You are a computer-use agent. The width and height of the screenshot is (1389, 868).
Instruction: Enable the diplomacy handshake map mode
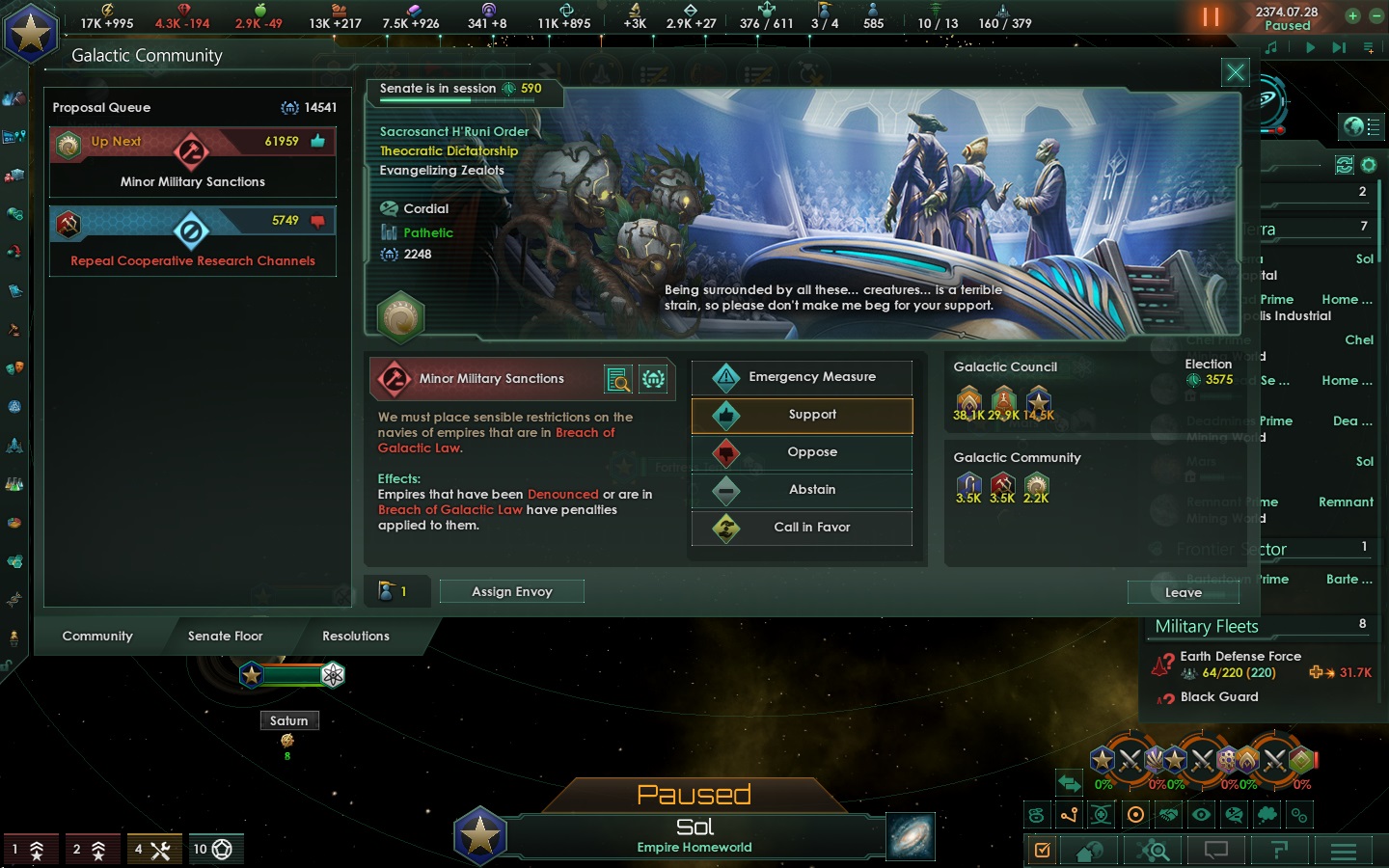point(1167,815)
